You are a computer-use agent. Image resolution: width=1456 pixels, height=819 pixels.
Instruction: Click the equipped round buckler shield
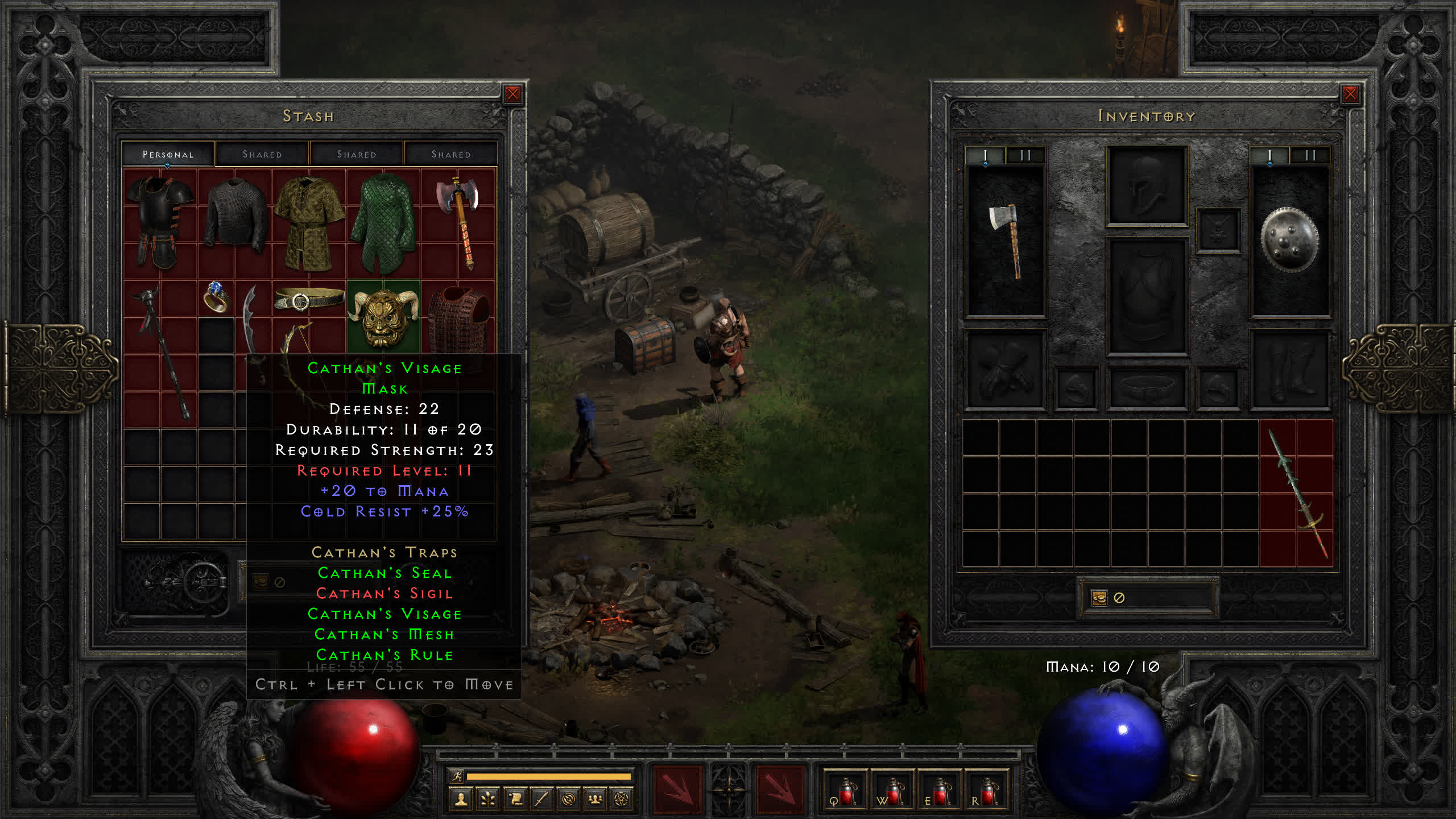coord(1289,239)
